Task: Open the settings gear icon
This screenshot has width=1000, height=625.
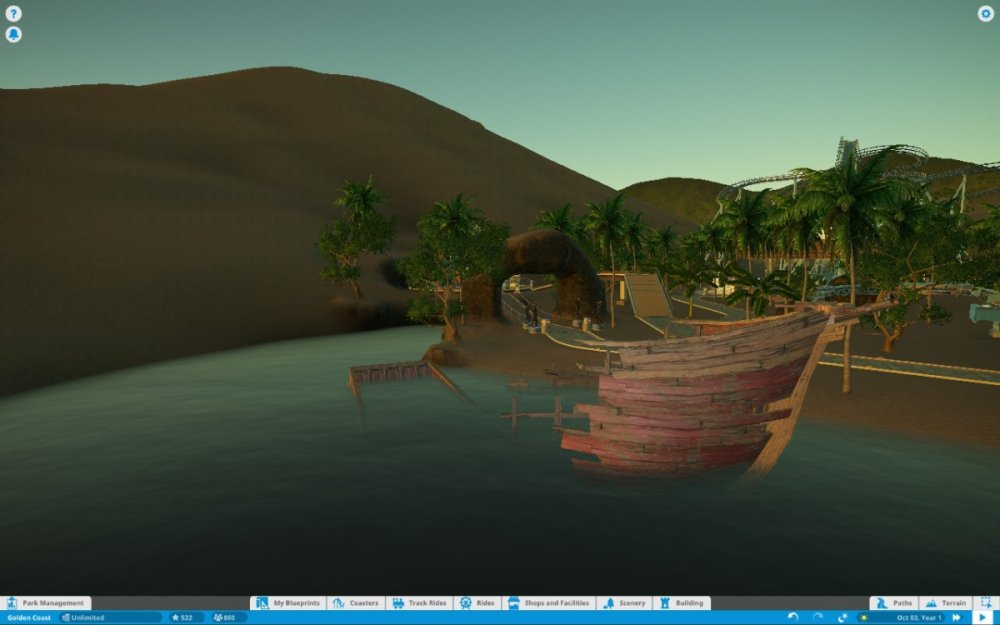Action: click(985, 14)
